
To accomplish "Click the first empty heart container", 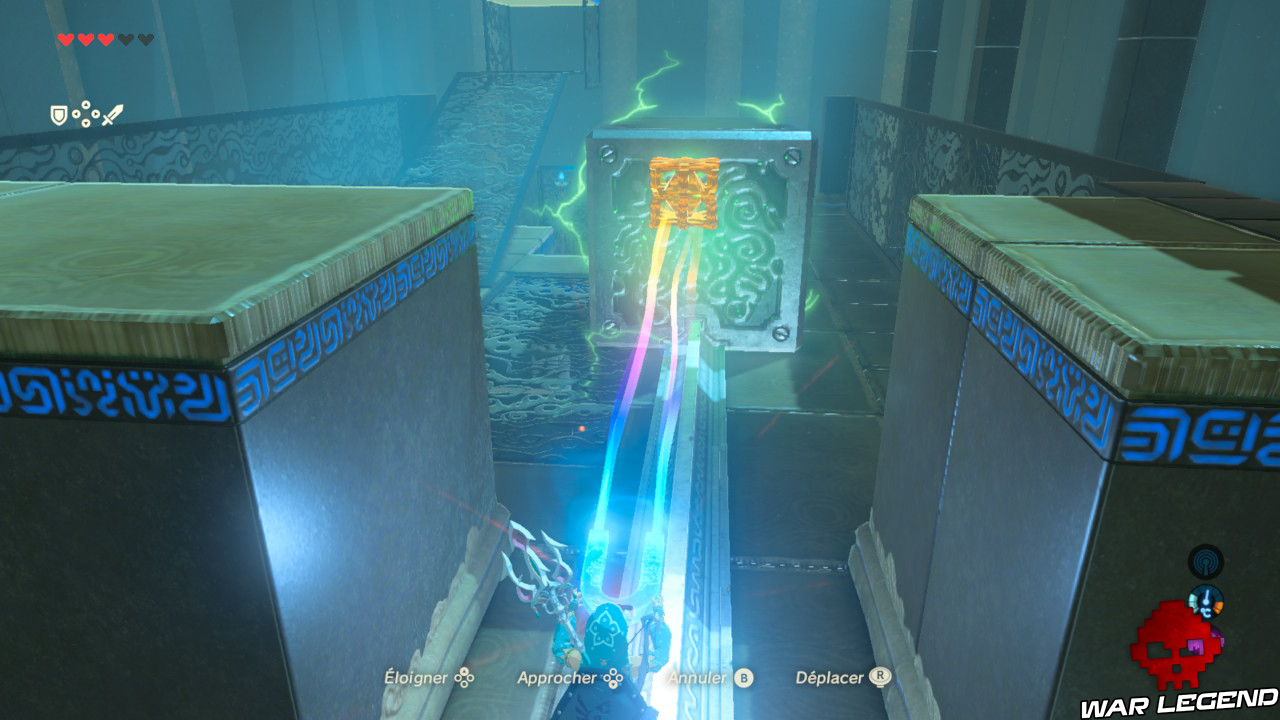I will 126,39.
